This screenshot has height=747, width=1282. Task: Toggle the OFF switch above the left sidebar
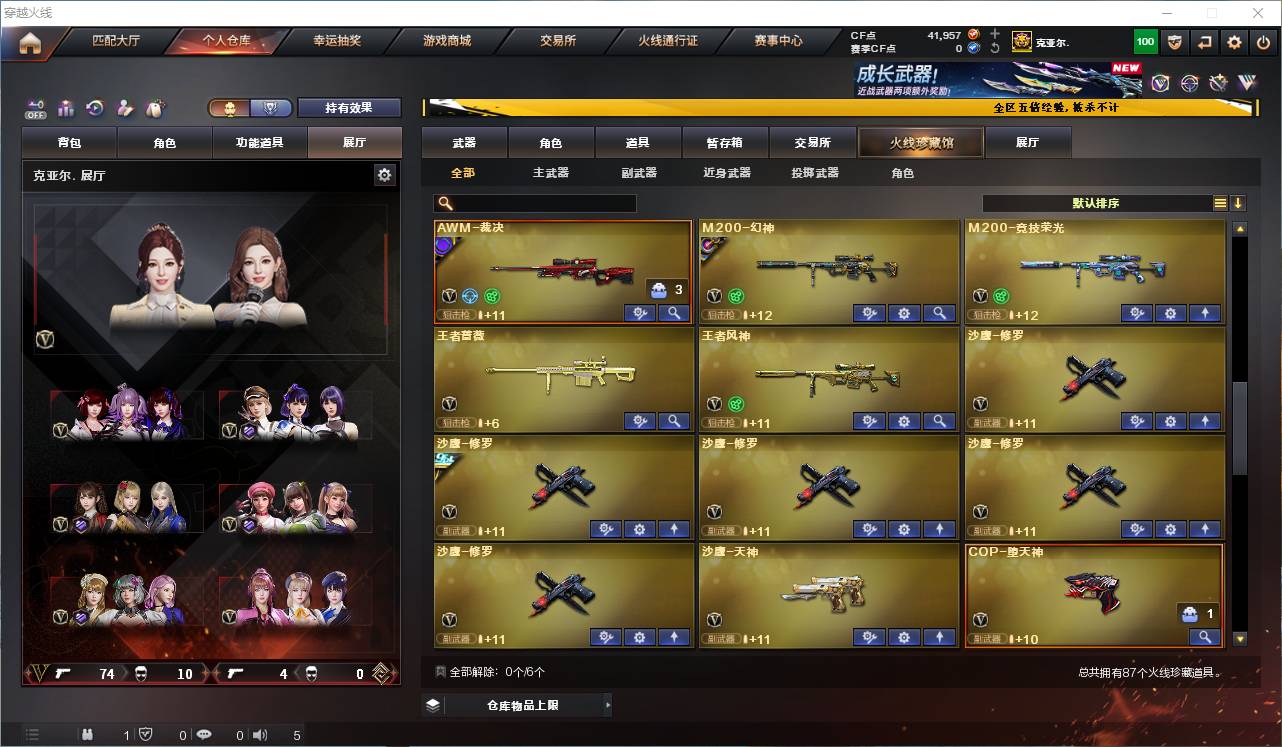tap(37, 106)
